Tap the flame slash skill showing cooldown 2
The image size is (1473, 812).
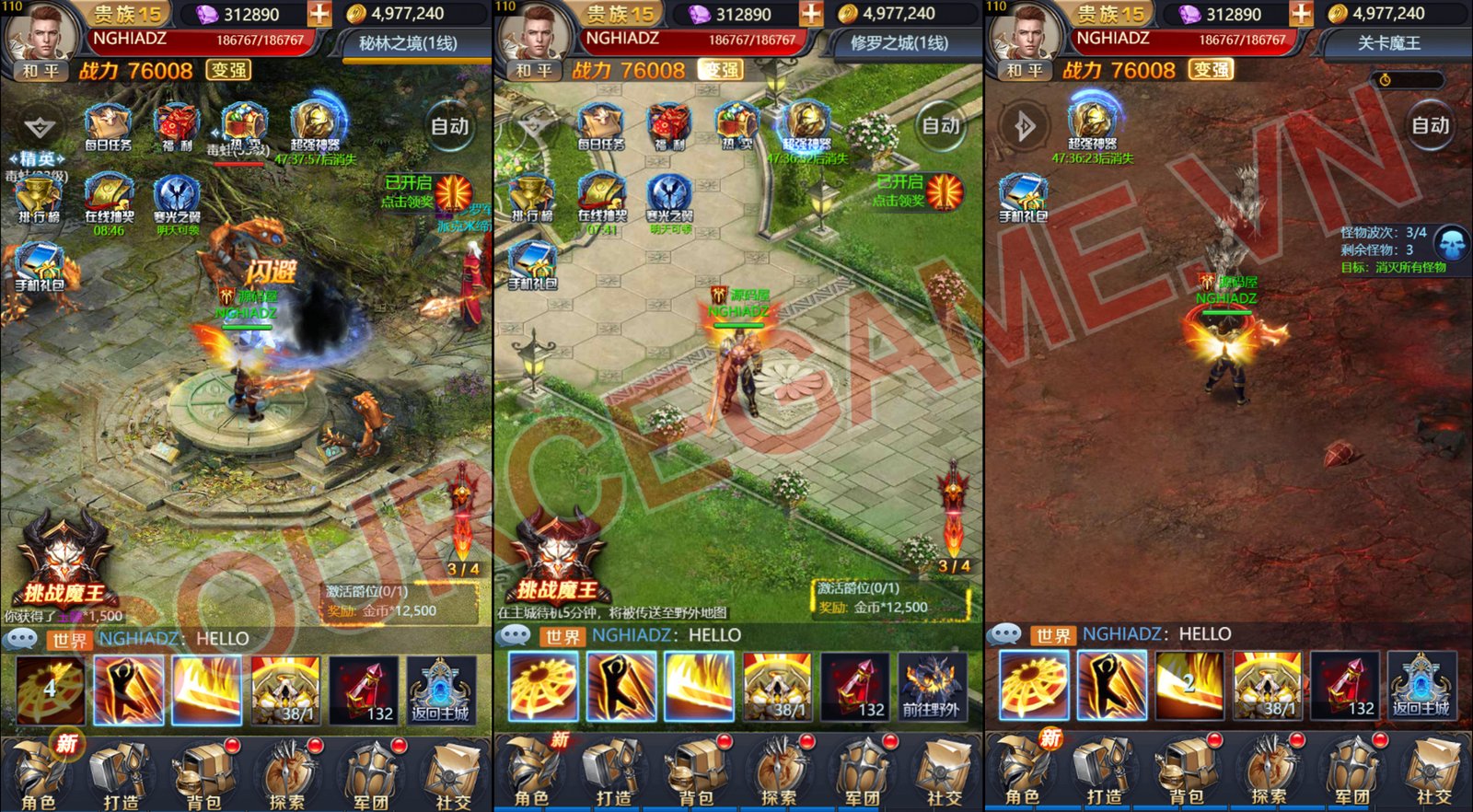pos(1189,686)
